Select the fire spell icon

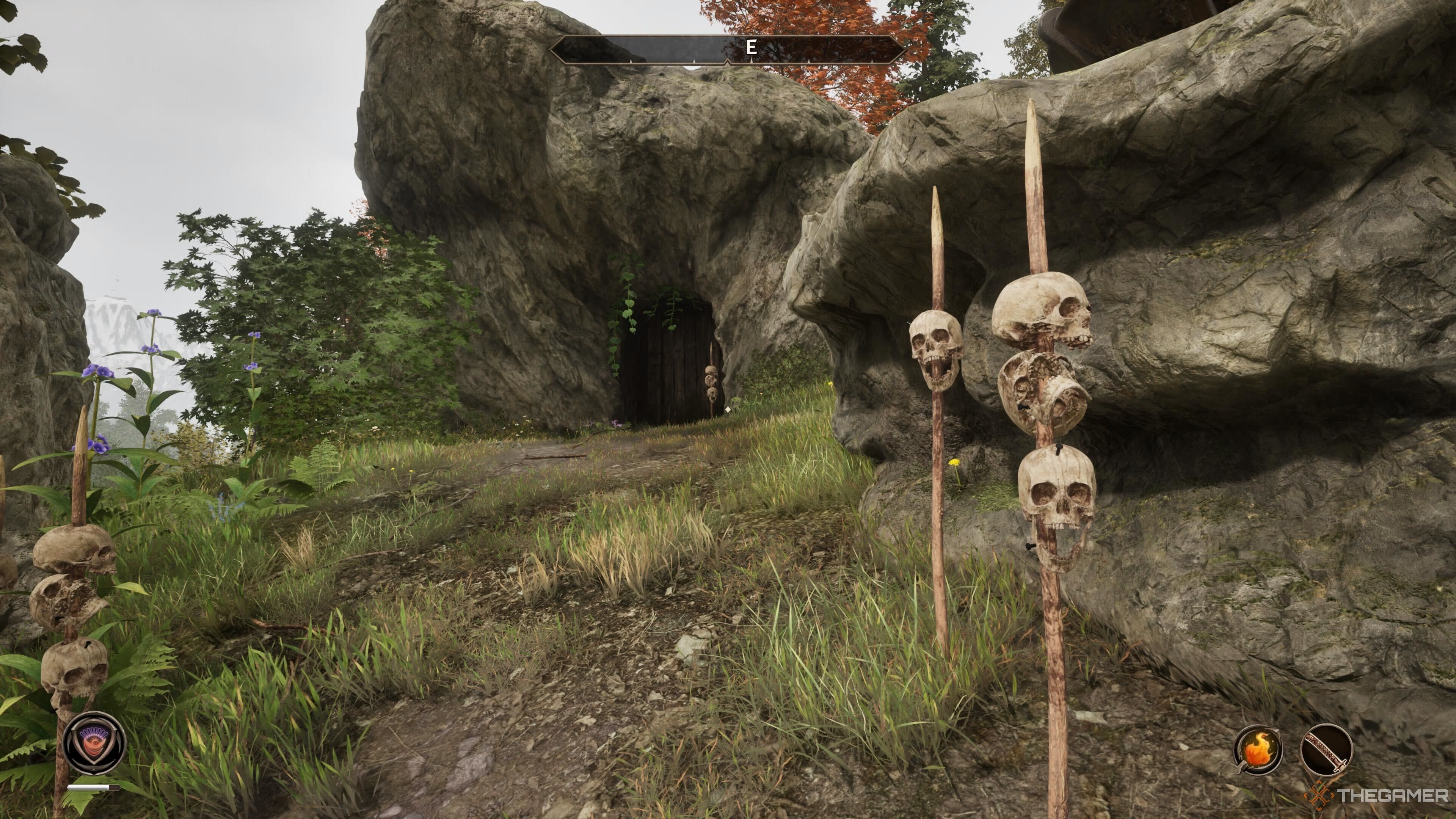point(1258,751)
